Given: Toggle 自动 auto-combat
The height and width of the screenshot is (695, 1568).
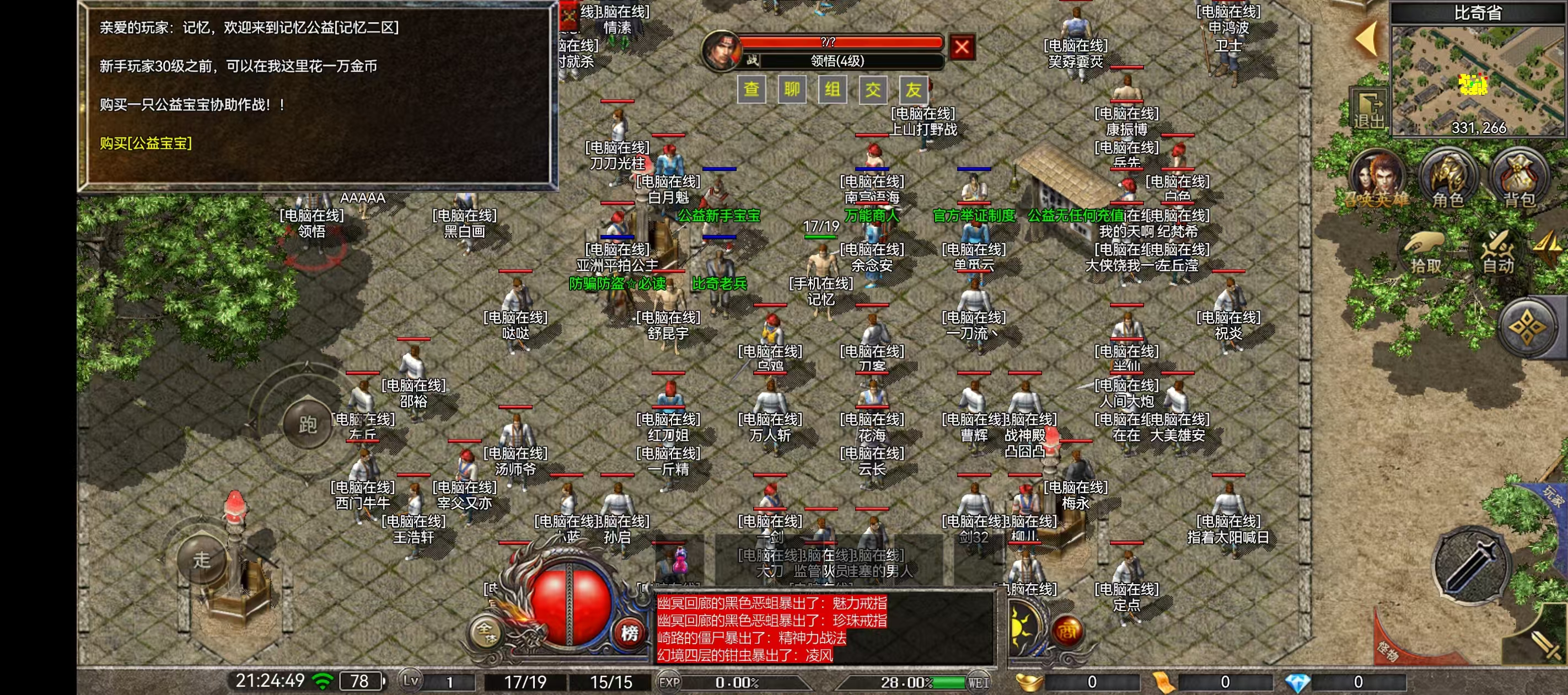Looking at the screenshot, I should pyautogui.click(x=1498, y=252).
